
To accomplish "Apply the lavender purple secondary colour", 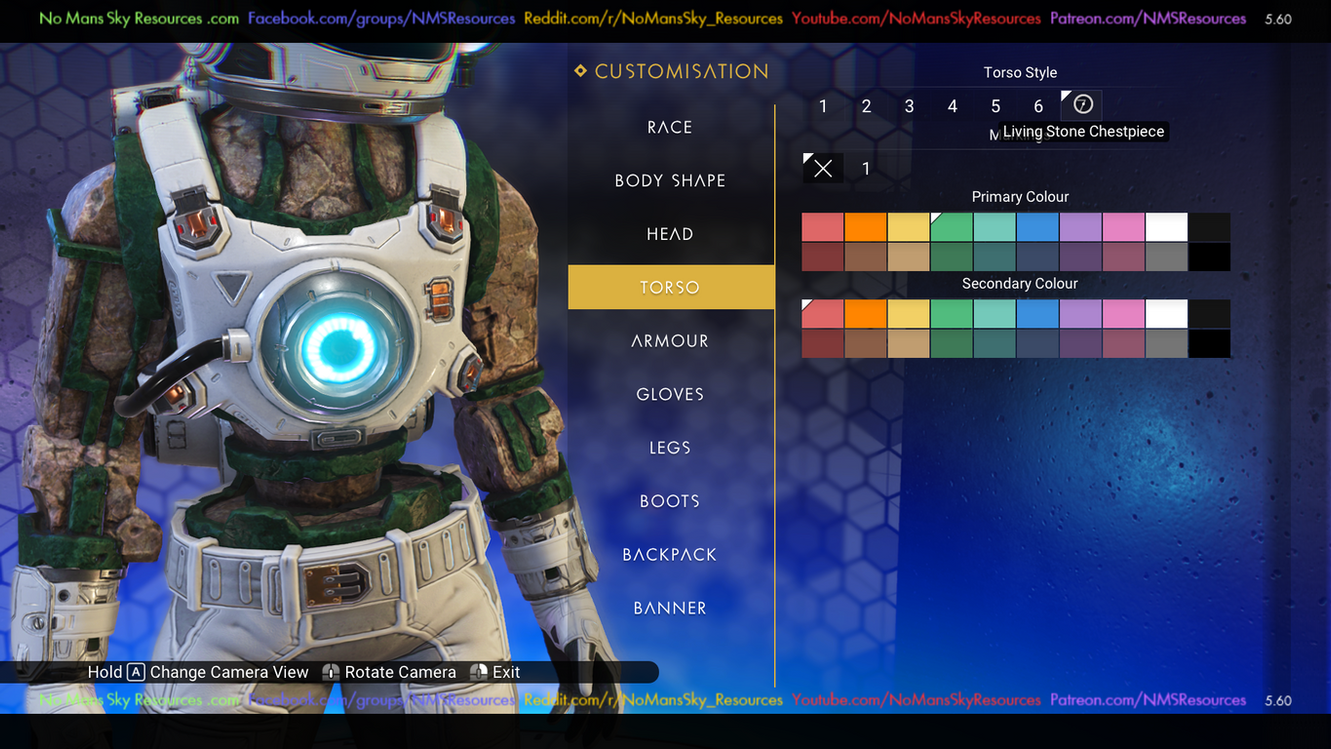I will (1080, 314).
